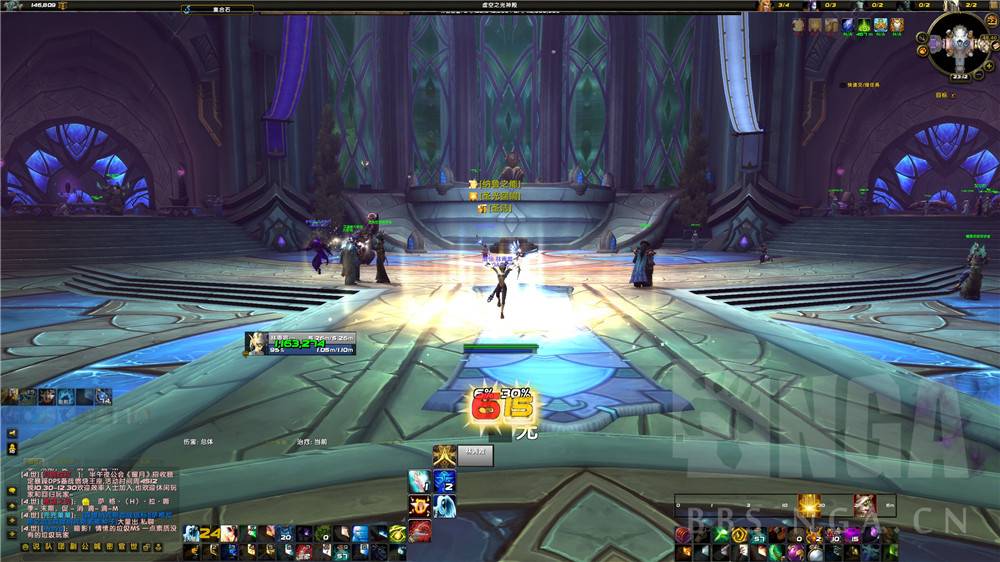Viewport: 1000px width, 562px height.
Task: Activate the green cross action slot
Action: click(719, 535)
